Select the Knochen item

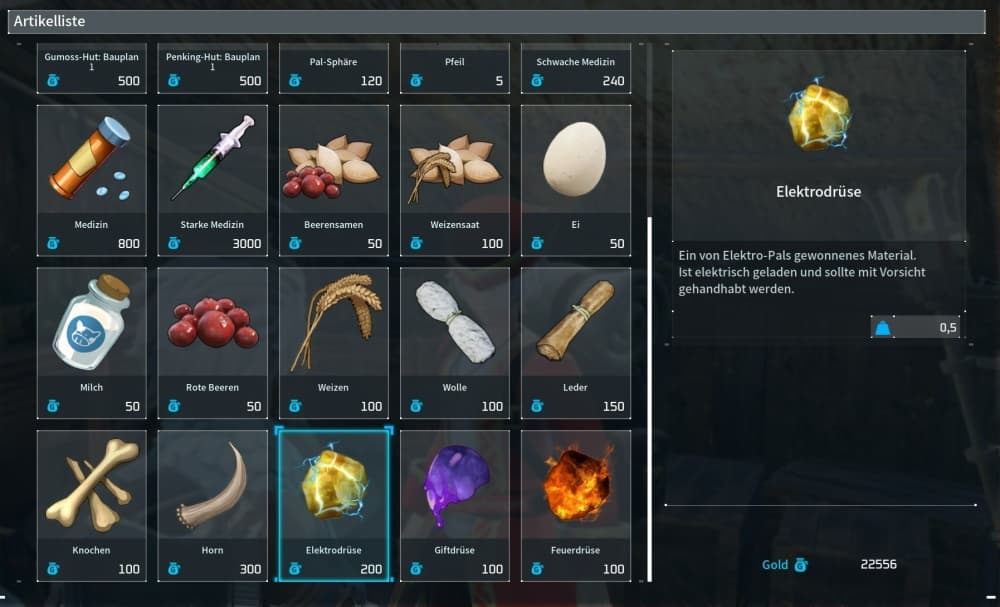click(x=91, y=503)
